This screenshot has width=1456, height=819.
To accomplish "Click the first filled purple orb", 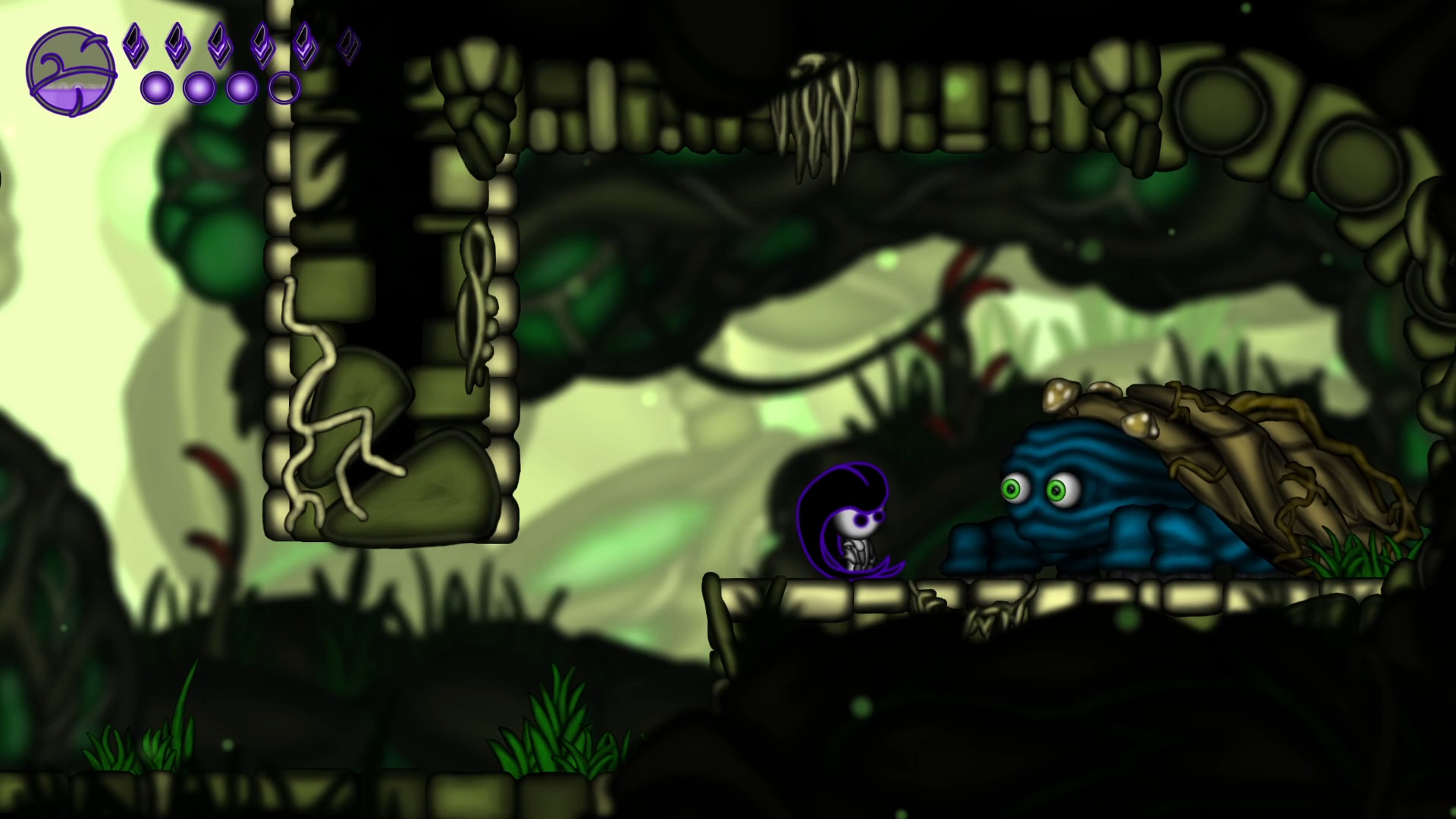I will coord(157,89).
